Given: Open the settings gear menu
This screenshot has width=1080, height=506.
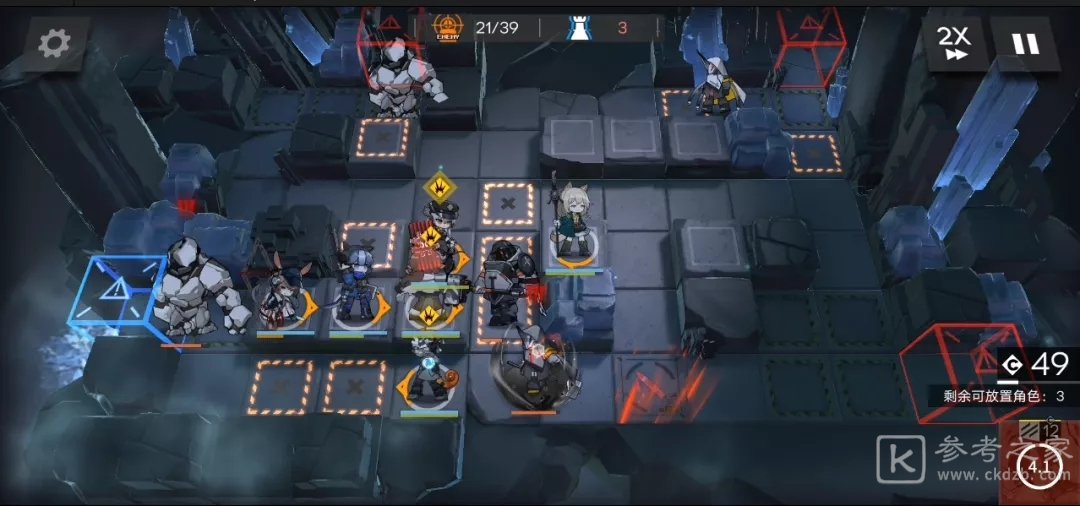Looking at the screenshot, I should tap(53, 42).
